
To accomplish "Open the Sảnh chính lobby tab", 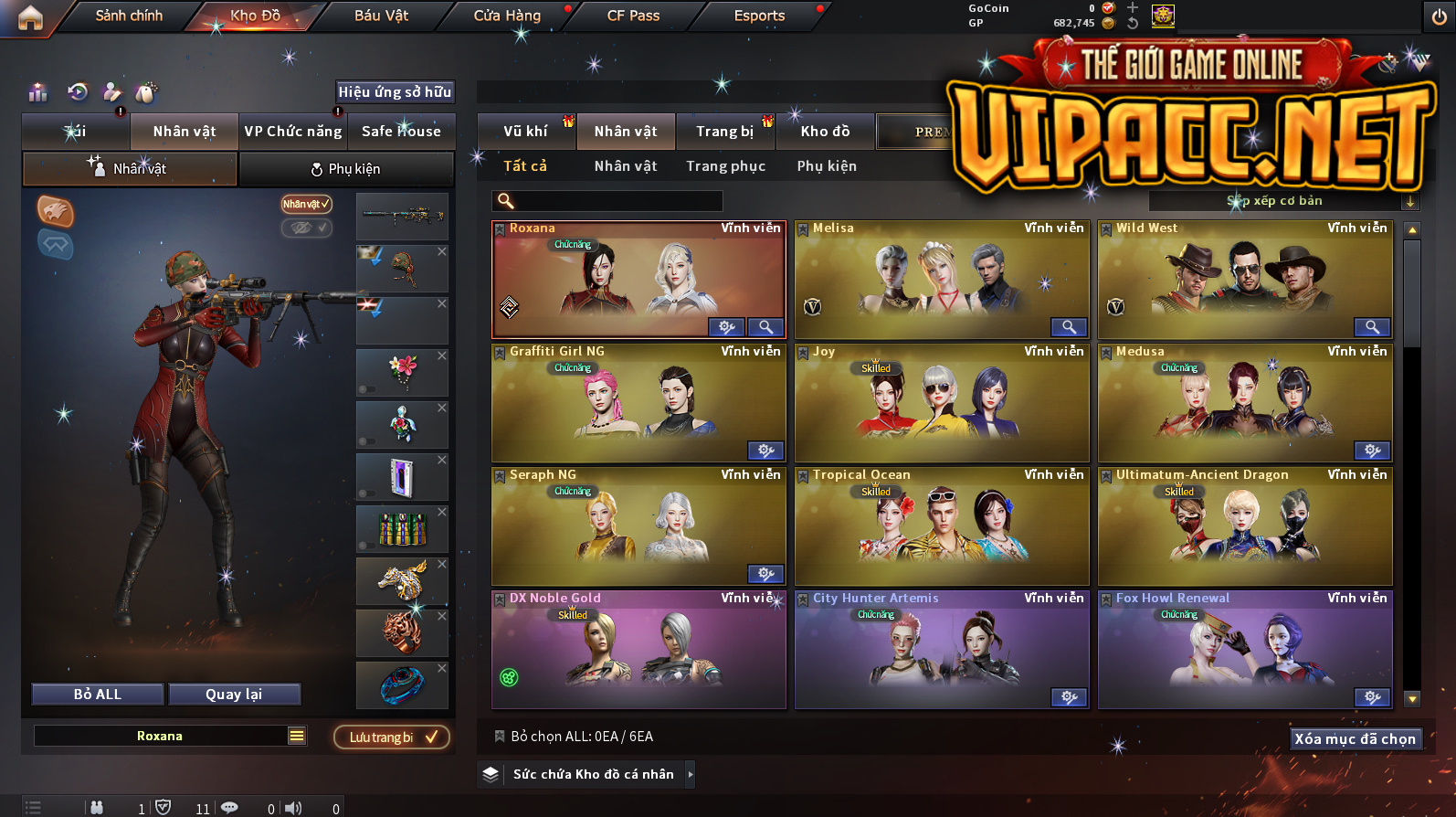I will click(129, 16).
